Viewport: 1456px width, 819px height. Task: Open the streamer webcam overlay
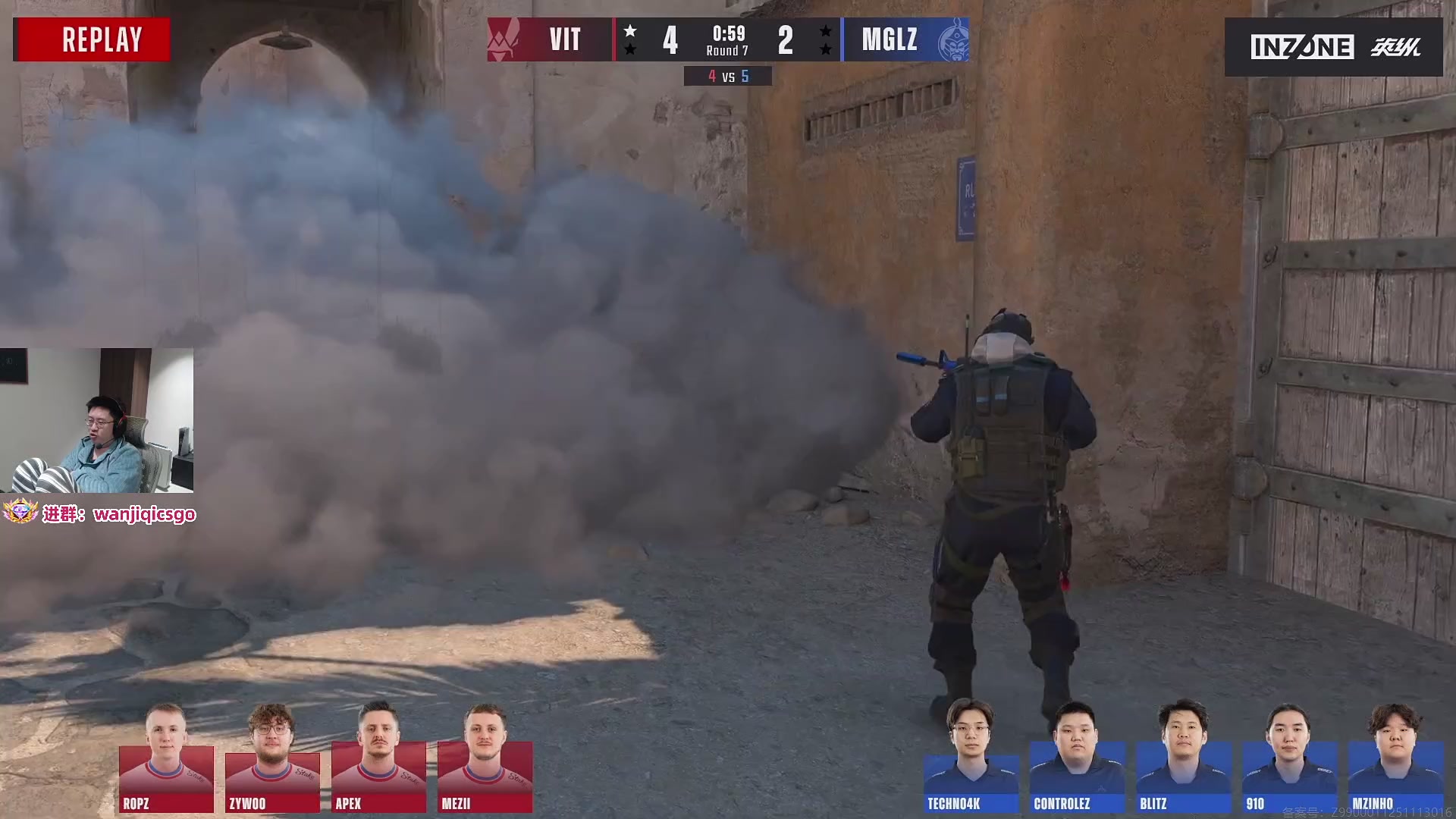[97, 420]
